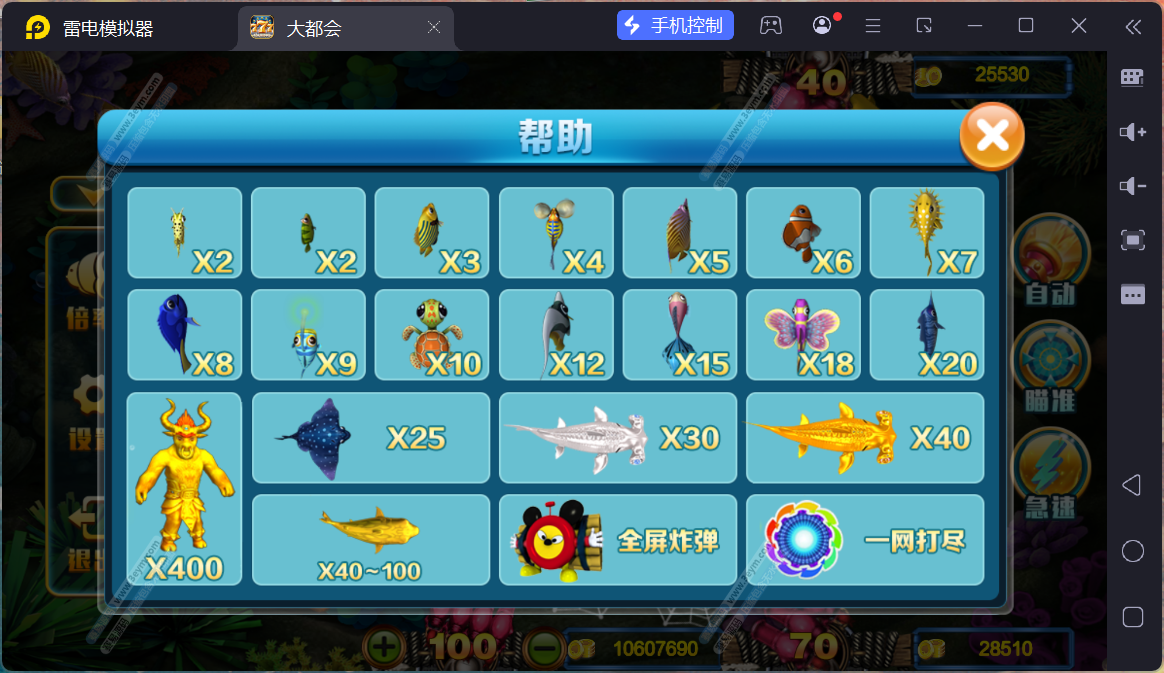Open the 手机控制 phone control button
The image size is (1164, 673).
click(x=676, y=26)
